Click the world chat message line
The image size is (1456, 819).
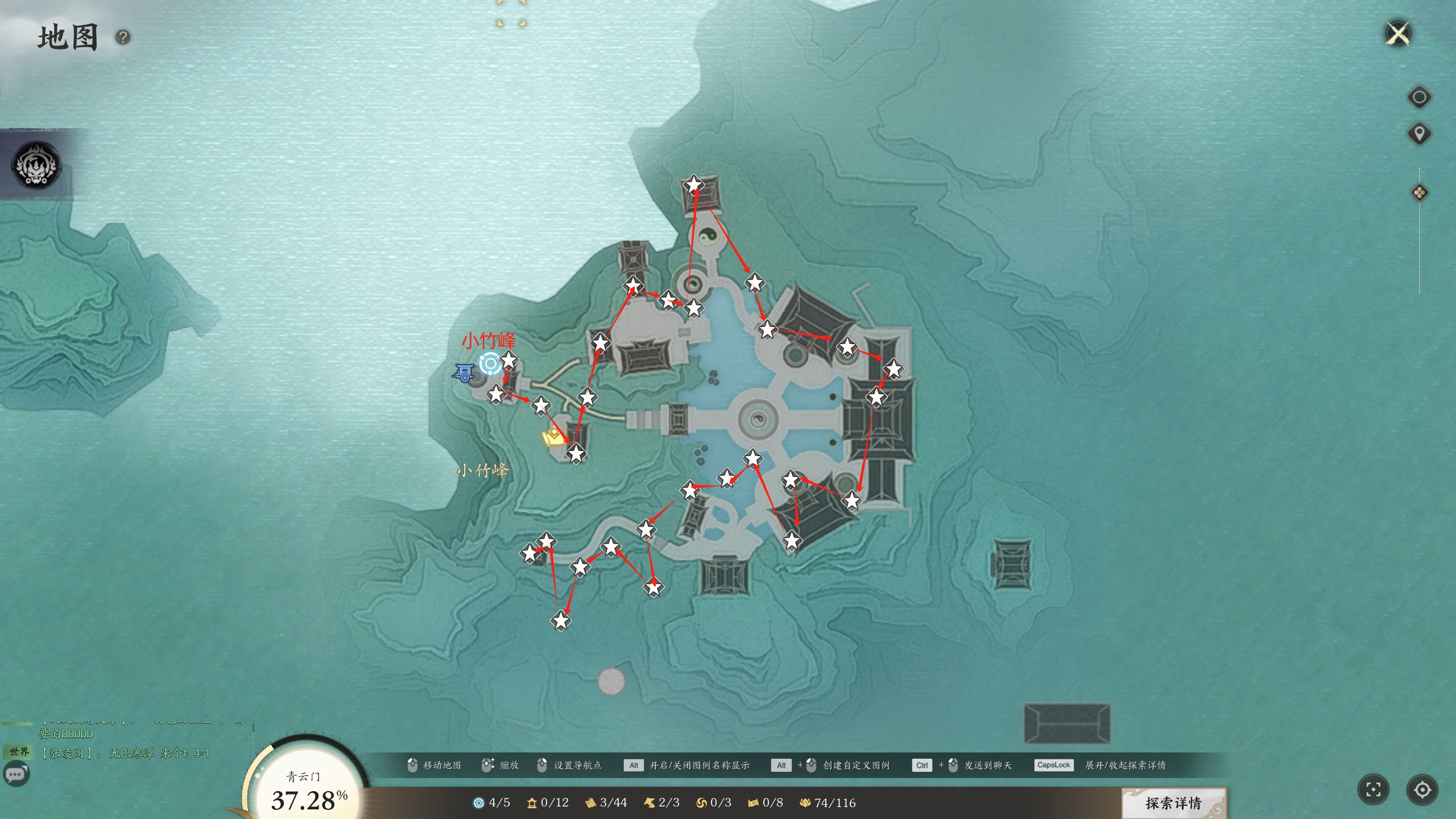tap(125, 753)
